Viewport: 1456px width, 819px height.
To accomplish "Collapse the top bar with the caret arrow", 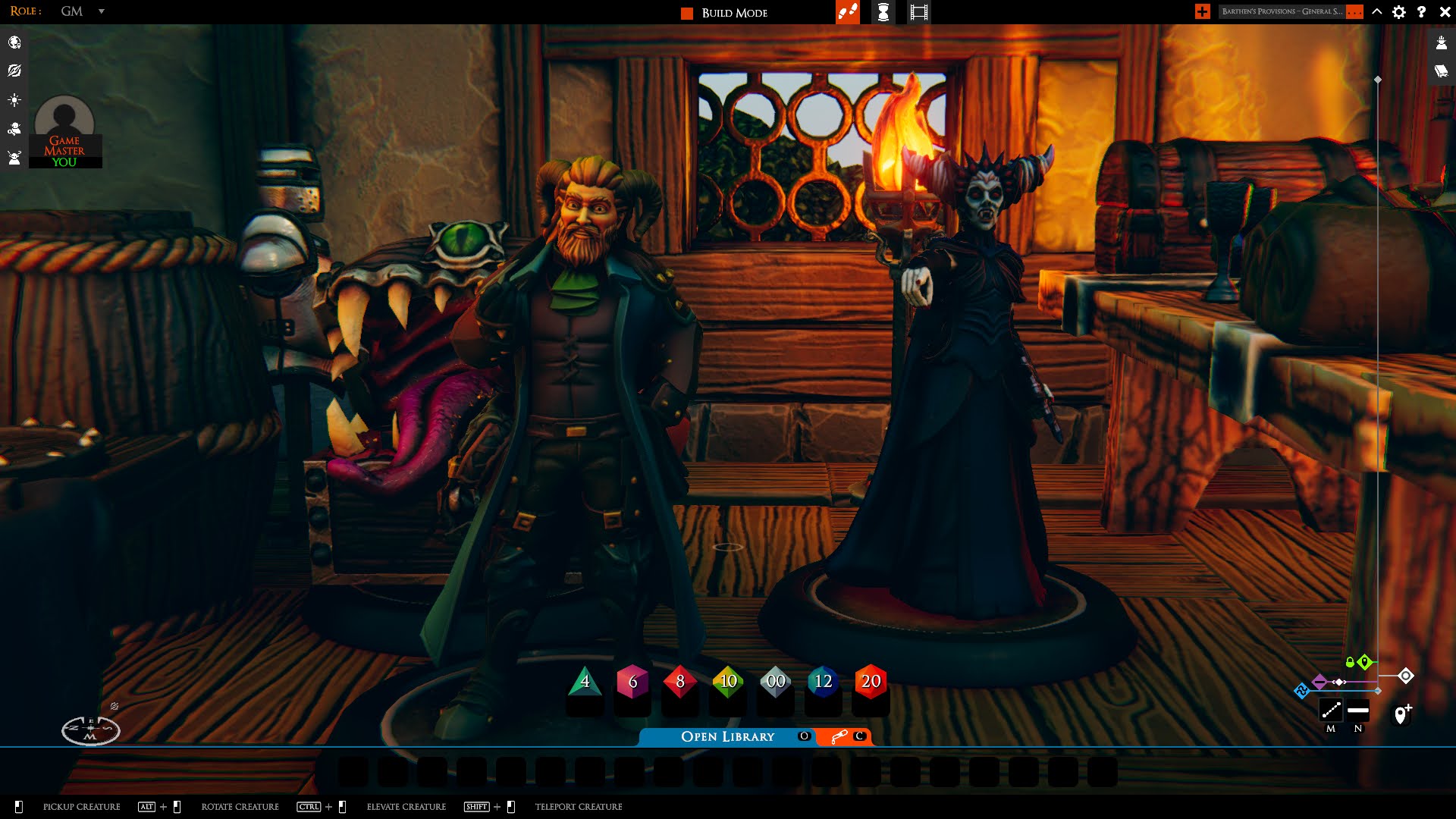I will click(1377, 11).
